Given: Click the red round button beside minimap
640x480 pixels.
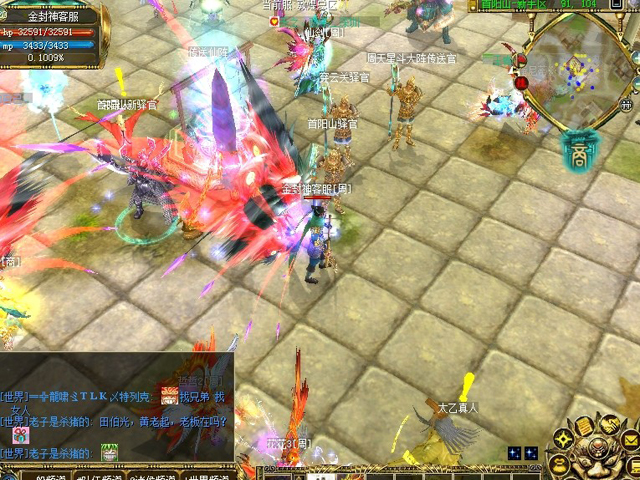Looking at the screenshot, I should pyautogui.click(x=521, y=84).
